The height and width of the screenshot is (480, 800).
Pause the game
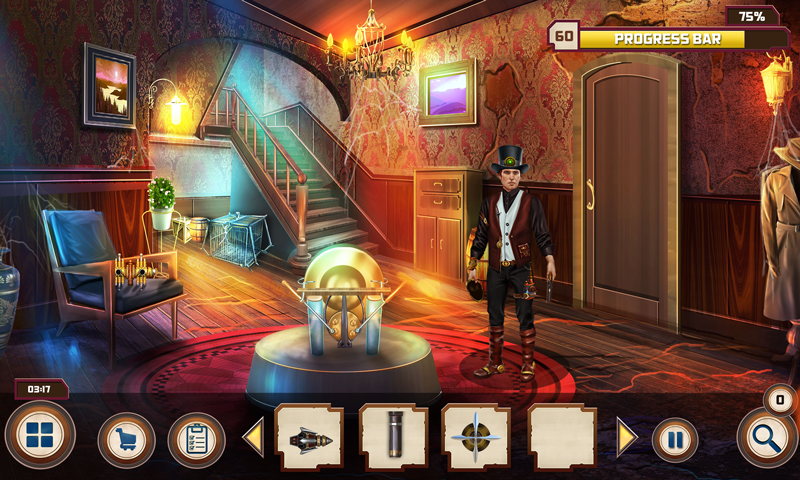click(675, 440)
